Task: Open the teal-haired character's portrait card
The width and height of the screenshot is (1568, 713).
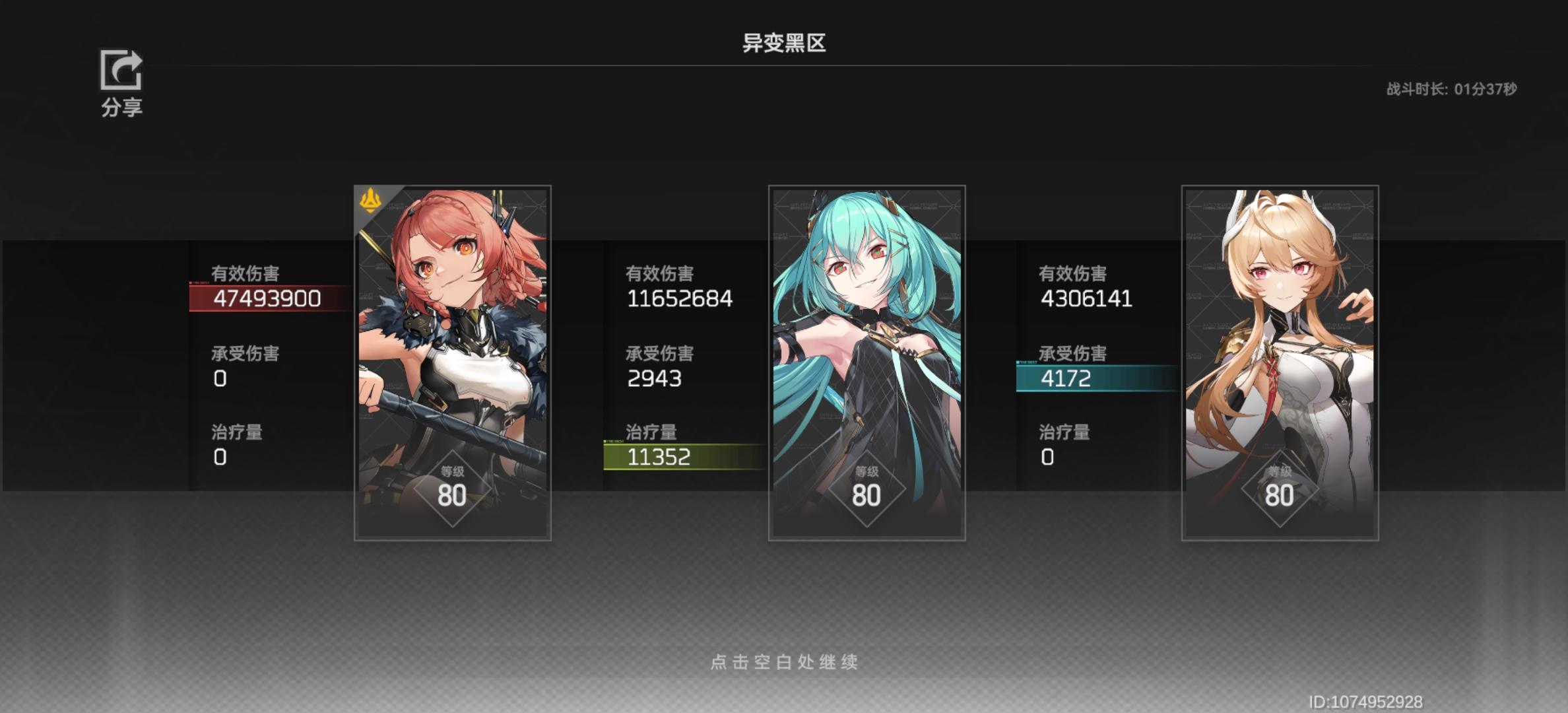Action: coord(866,363)
